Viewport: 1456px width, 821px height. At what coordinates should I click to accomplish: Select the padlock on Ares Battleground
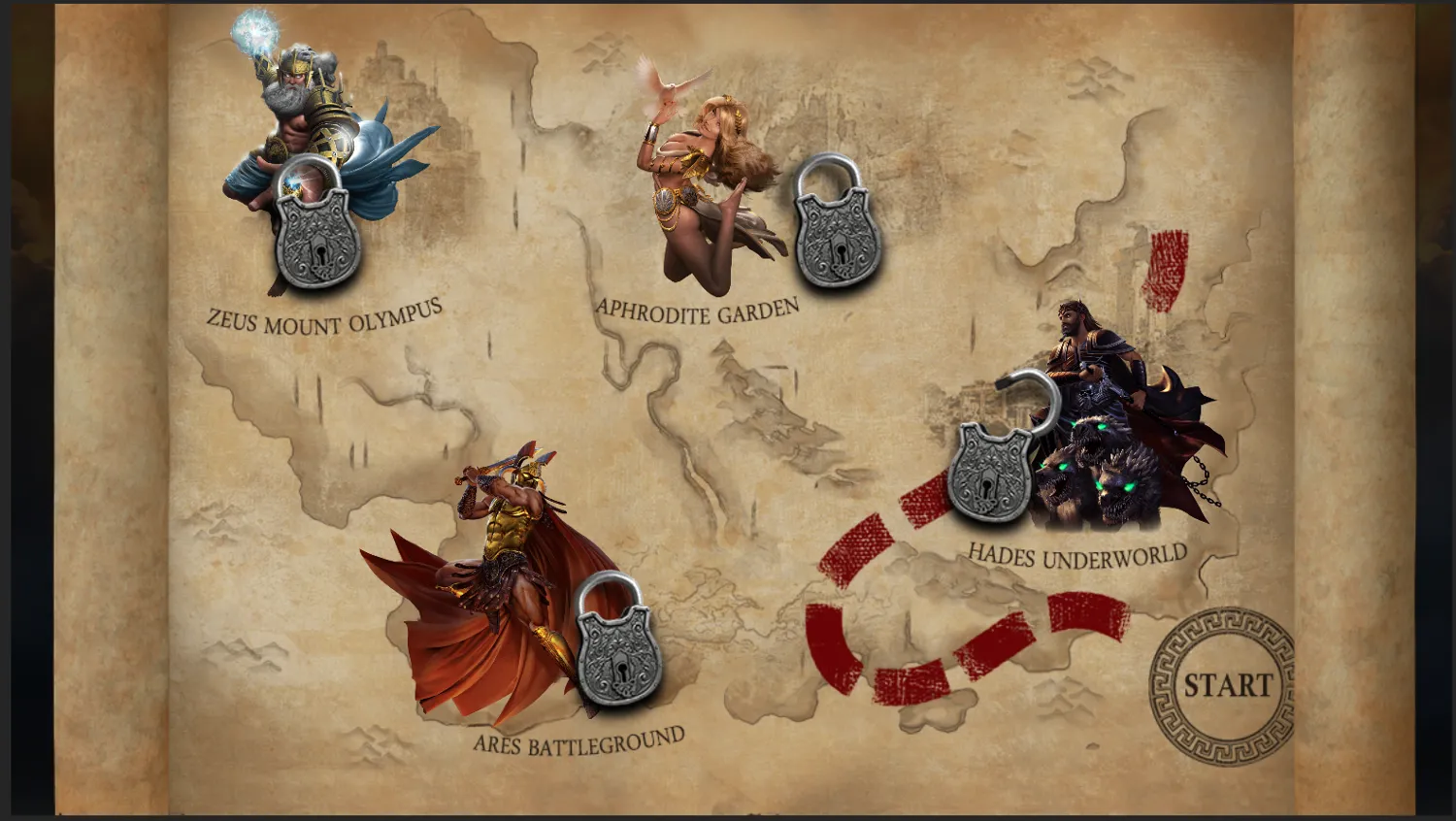click(x=614, y=650)
